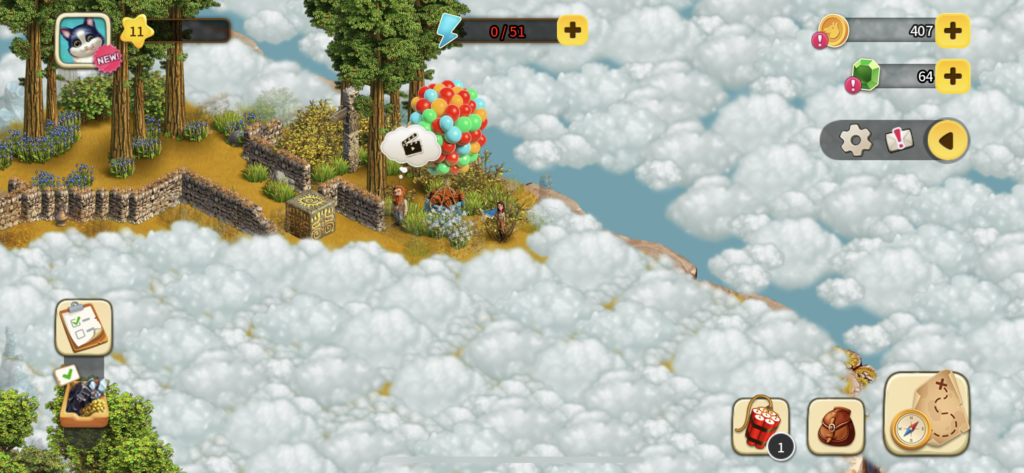This screenshot has width=1024, height=473.
Task: Add green gems with the plus button
Action: point(952,75)
